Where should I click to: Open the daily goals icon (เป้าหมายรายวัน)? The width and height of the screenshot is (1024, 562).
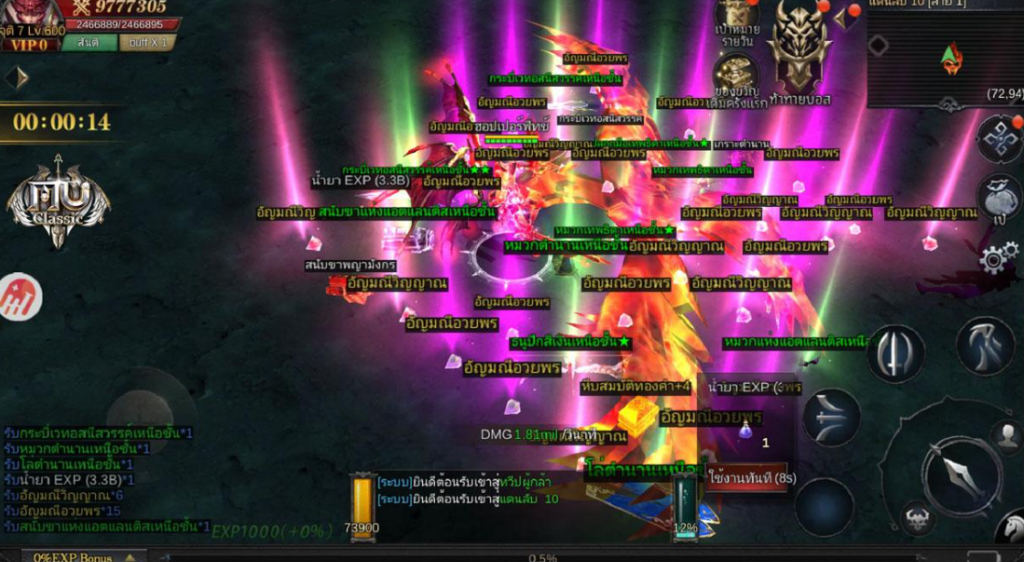(738, 18)
